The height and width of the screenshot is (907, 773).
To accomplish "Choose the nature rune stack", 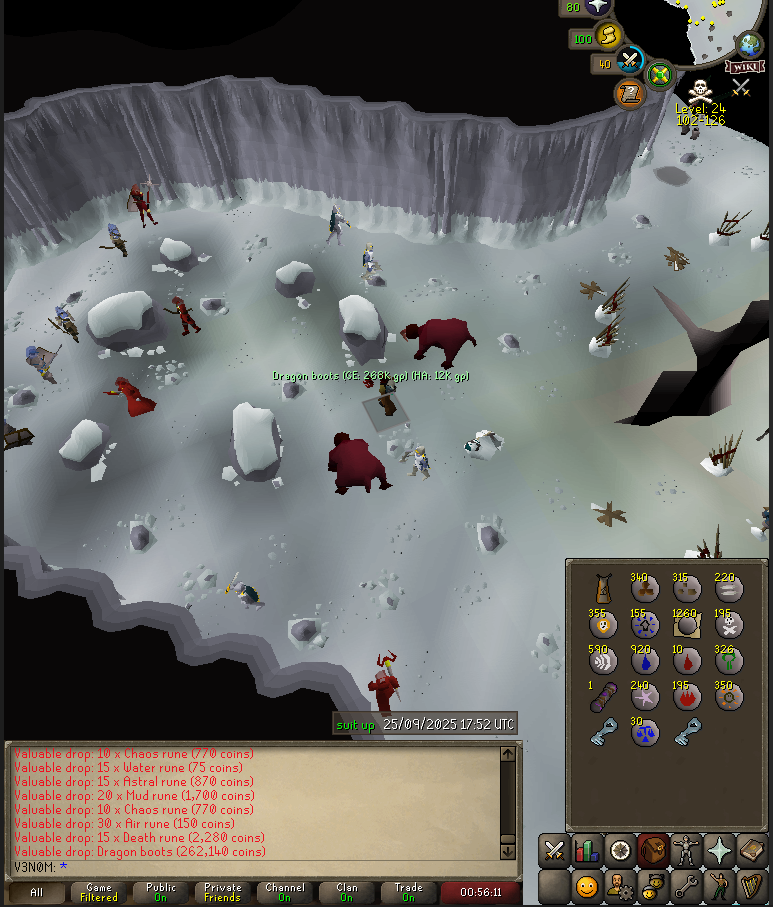I will point(729,662).
